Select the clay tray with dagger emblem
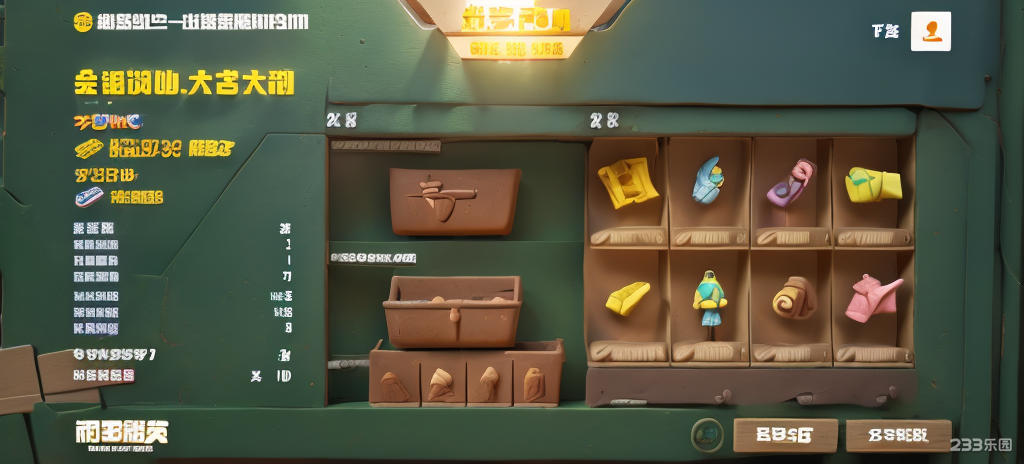Image resolution: width=1024 pixels, height=464 pixels. (455, 200)
